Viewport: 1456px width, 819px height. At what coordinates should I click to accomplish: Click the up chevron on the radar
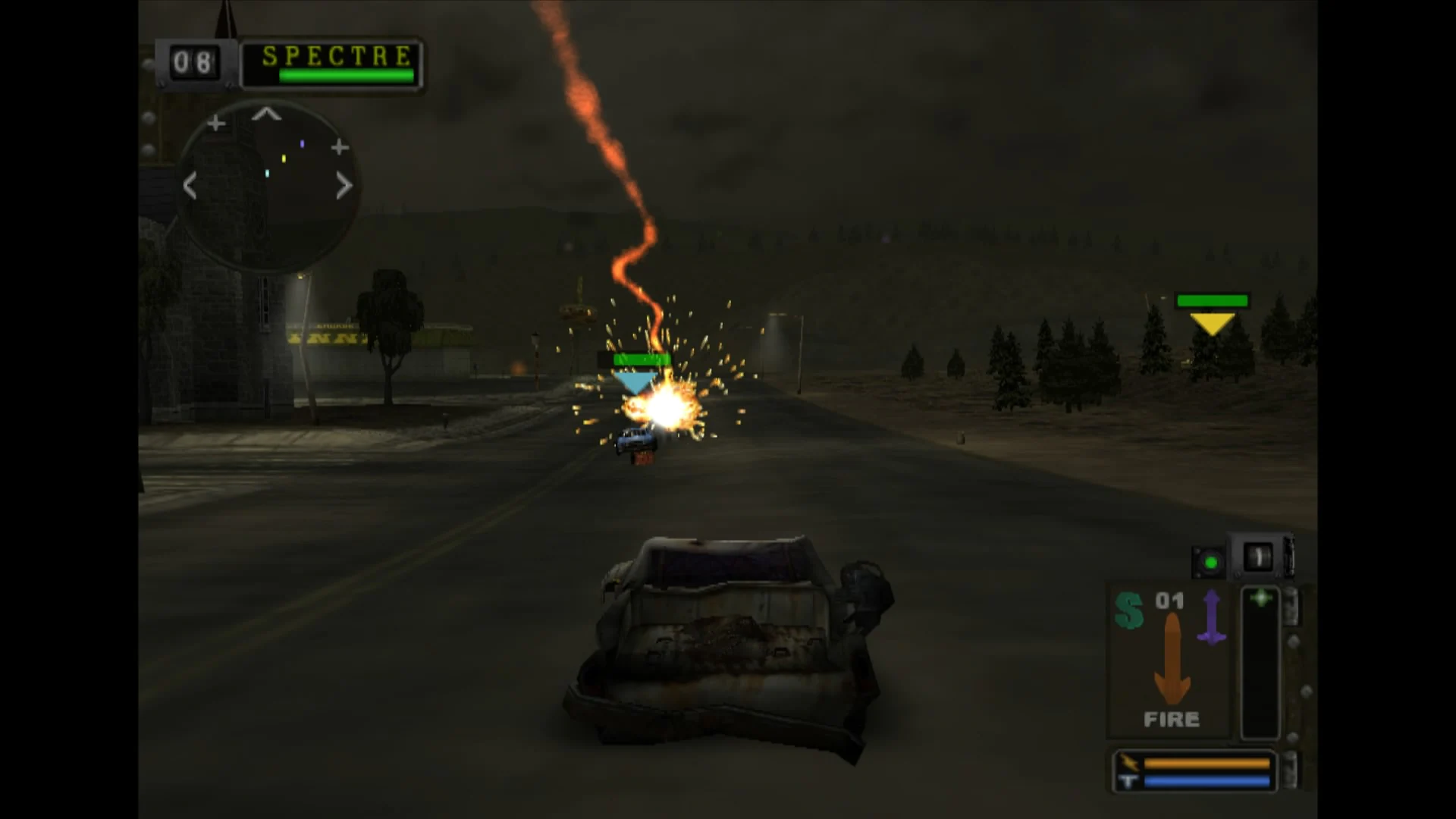(x=266, y=114)
